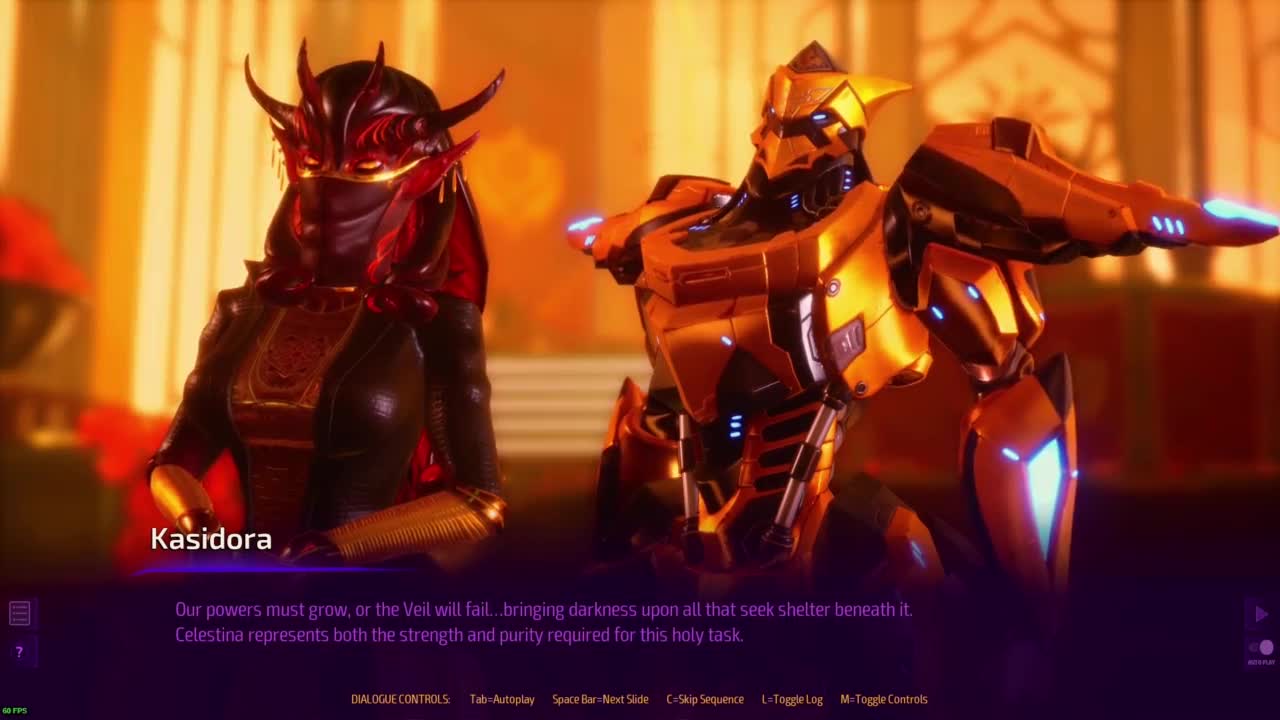This screenshot has height=720, width=1280.
Task: Toggle the Auto Play switch
Action: coord(1261,648)
